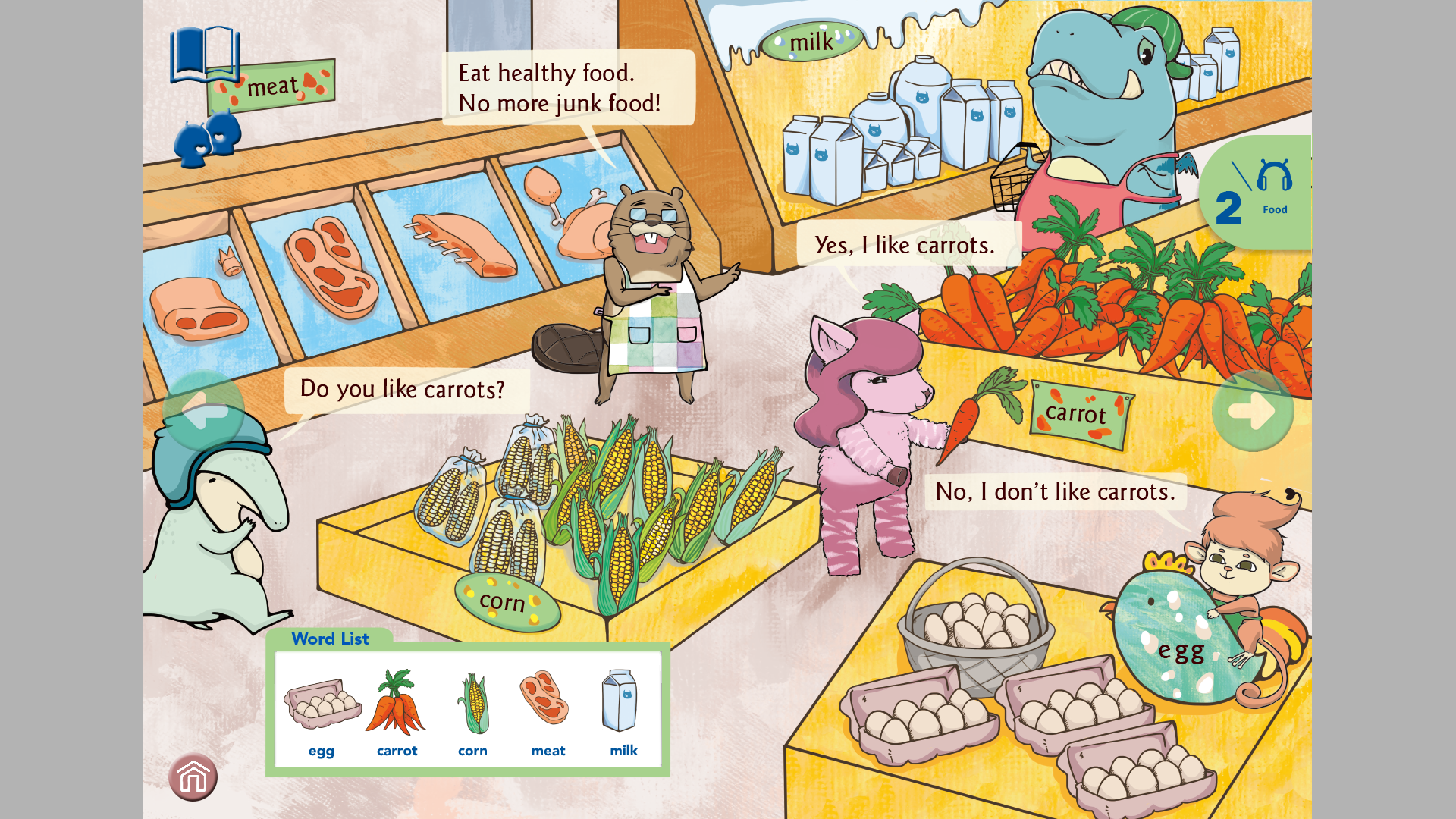Go to the previous page with the left arrow
Viewport: 1456px width, 819px height.
coord(203,411)
